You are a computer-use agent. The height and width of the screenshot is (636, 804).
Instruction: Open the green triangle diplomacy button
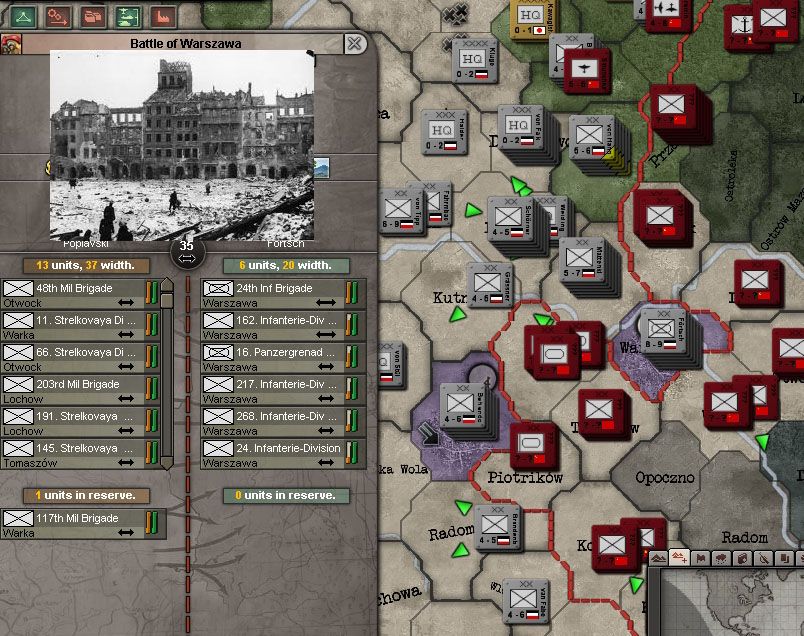23,16
